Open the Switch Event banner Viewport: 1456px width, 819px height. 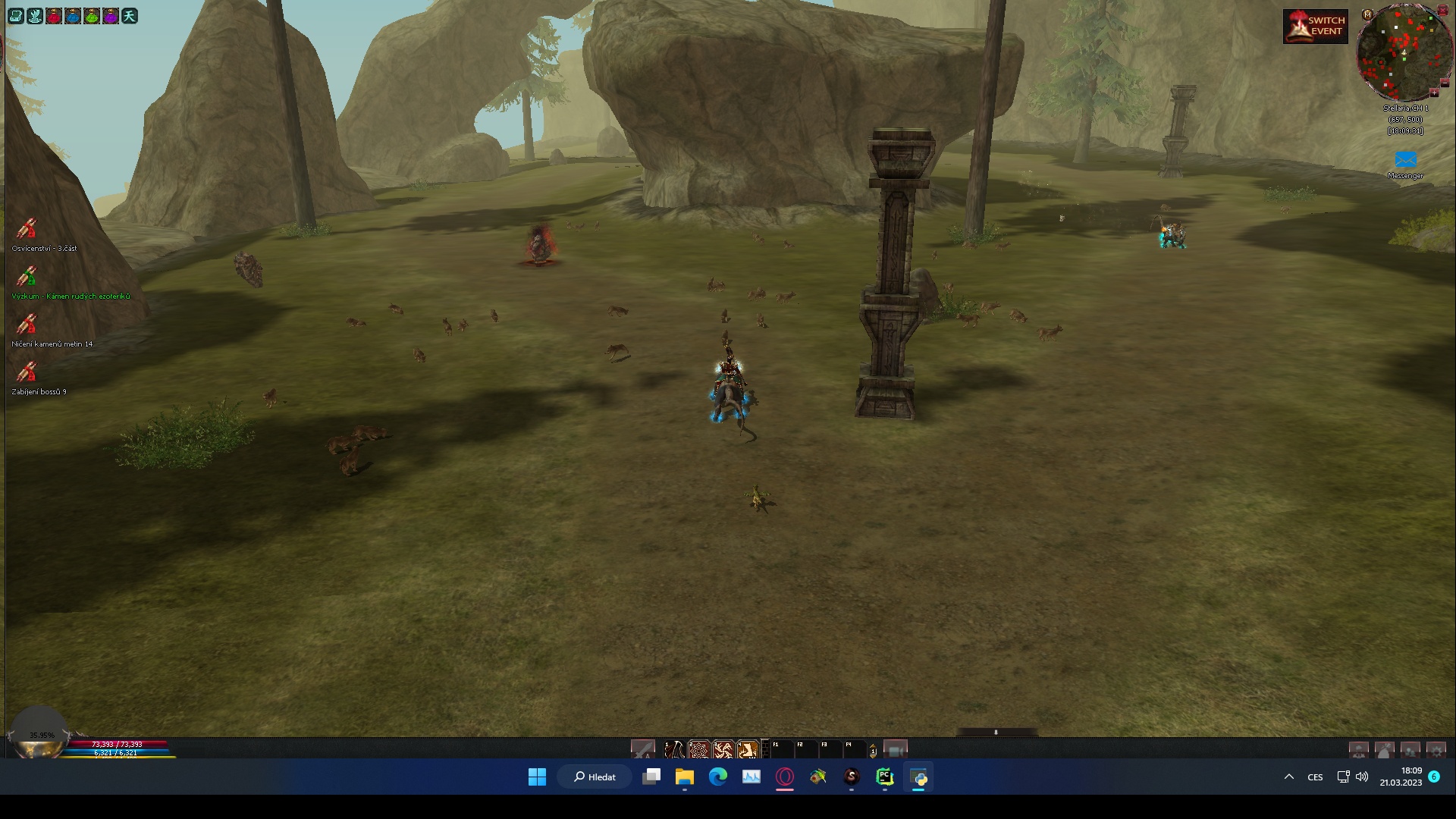click(1315, 26)
